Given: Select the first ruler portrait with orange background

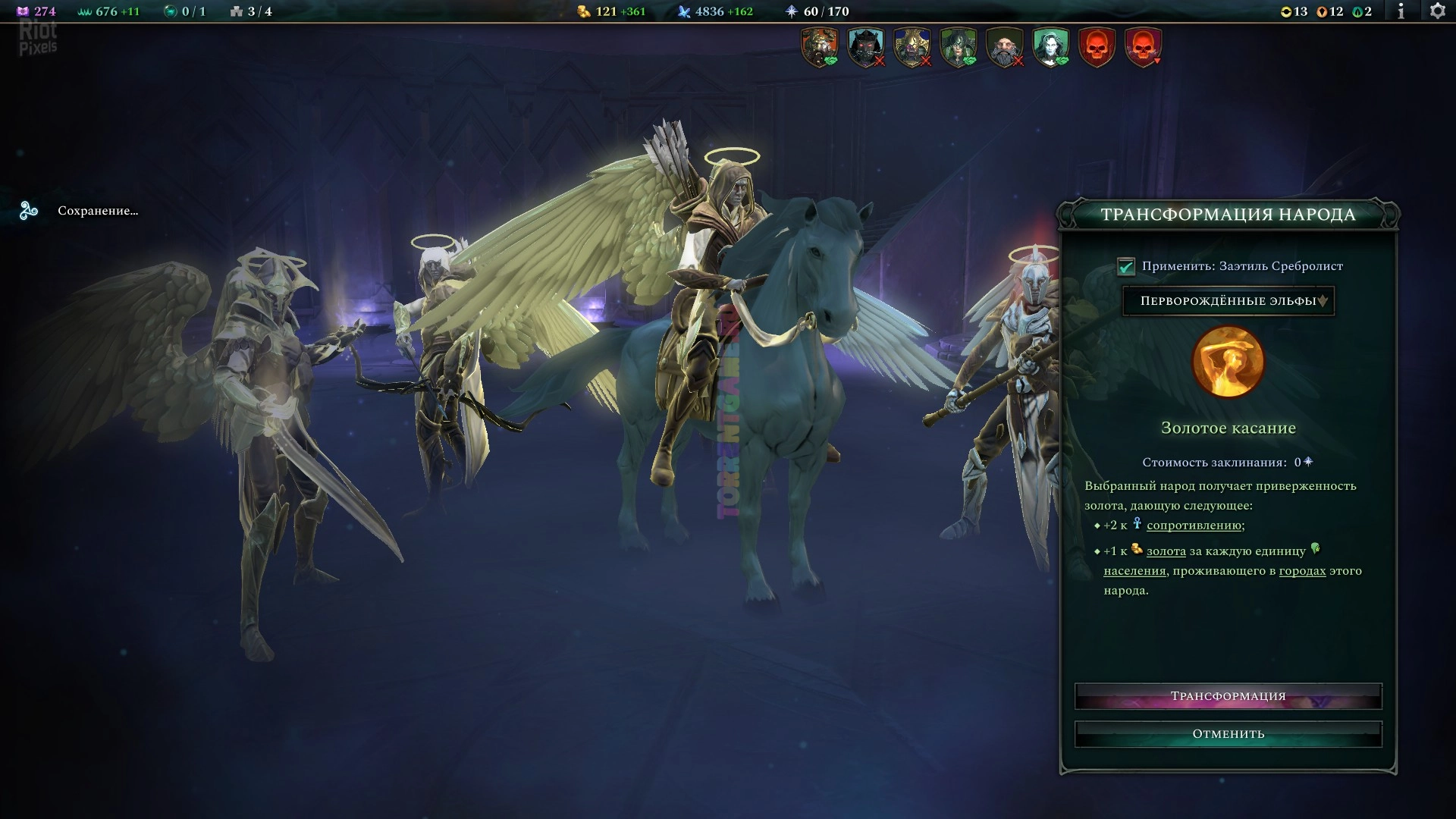Looking at the screenshot, I should [x=820, y=47].
